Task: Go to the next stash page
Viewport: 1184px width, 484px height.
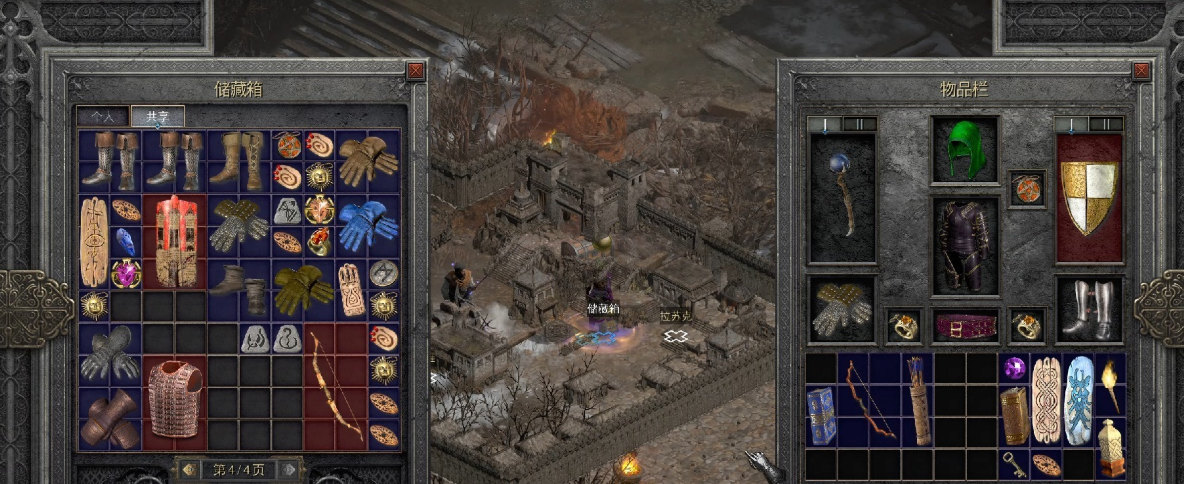Action: [x=289, y=469]
